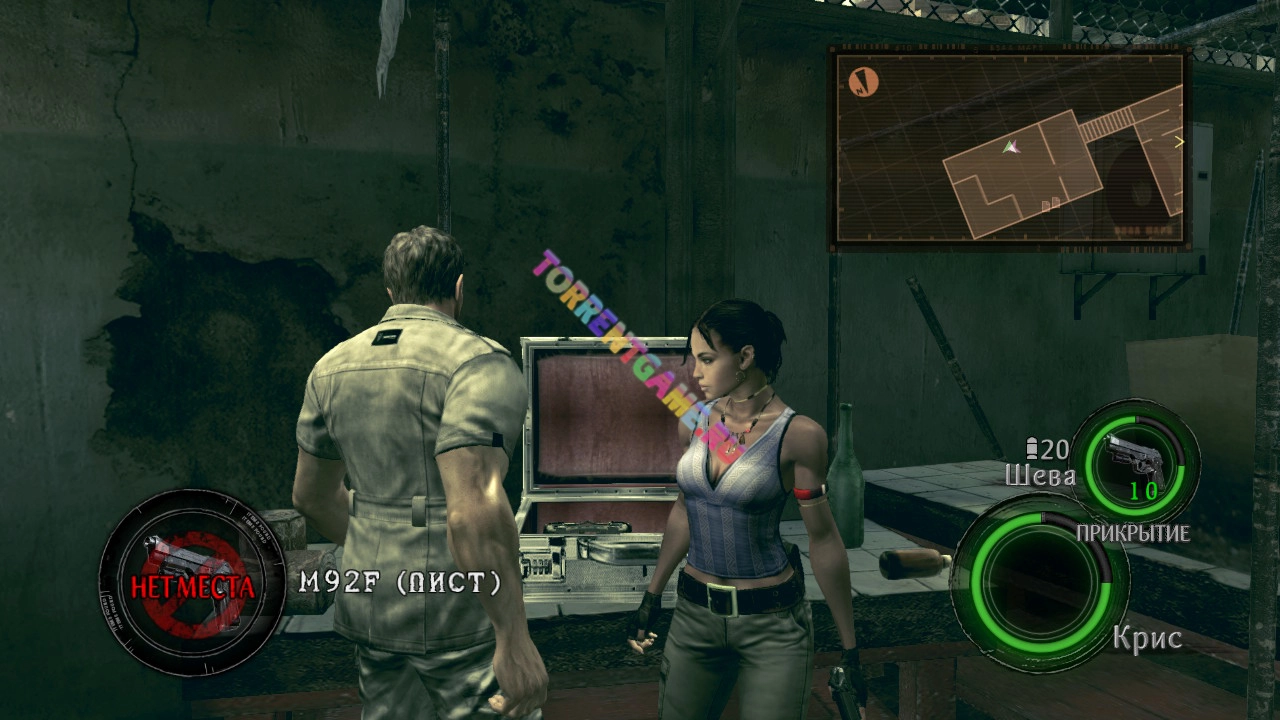Click the crossed-out M92F pistol pickup icon

coord(191,584)
